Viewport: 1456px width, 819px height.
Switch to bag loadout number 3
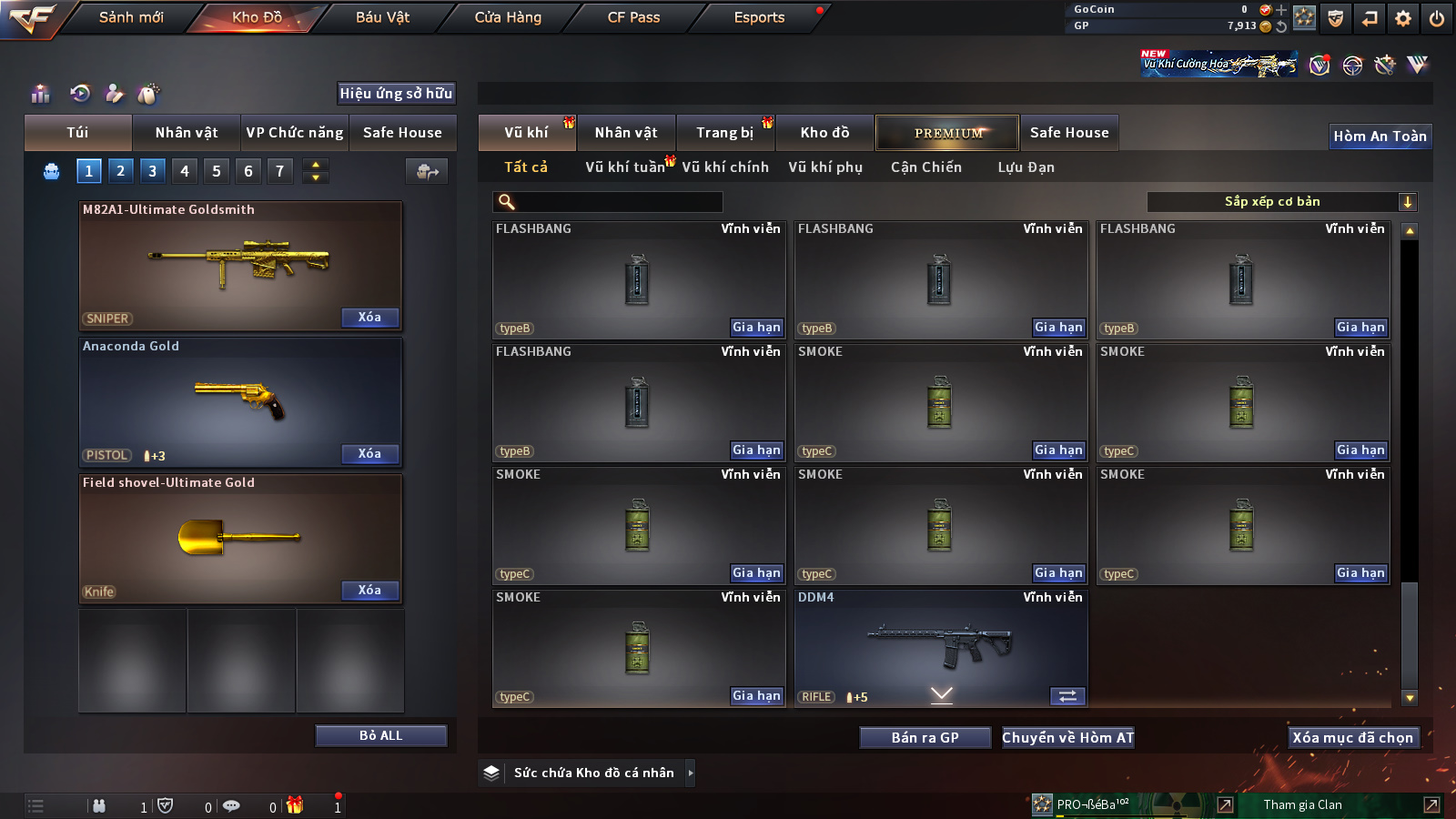(x=152, y=171)
